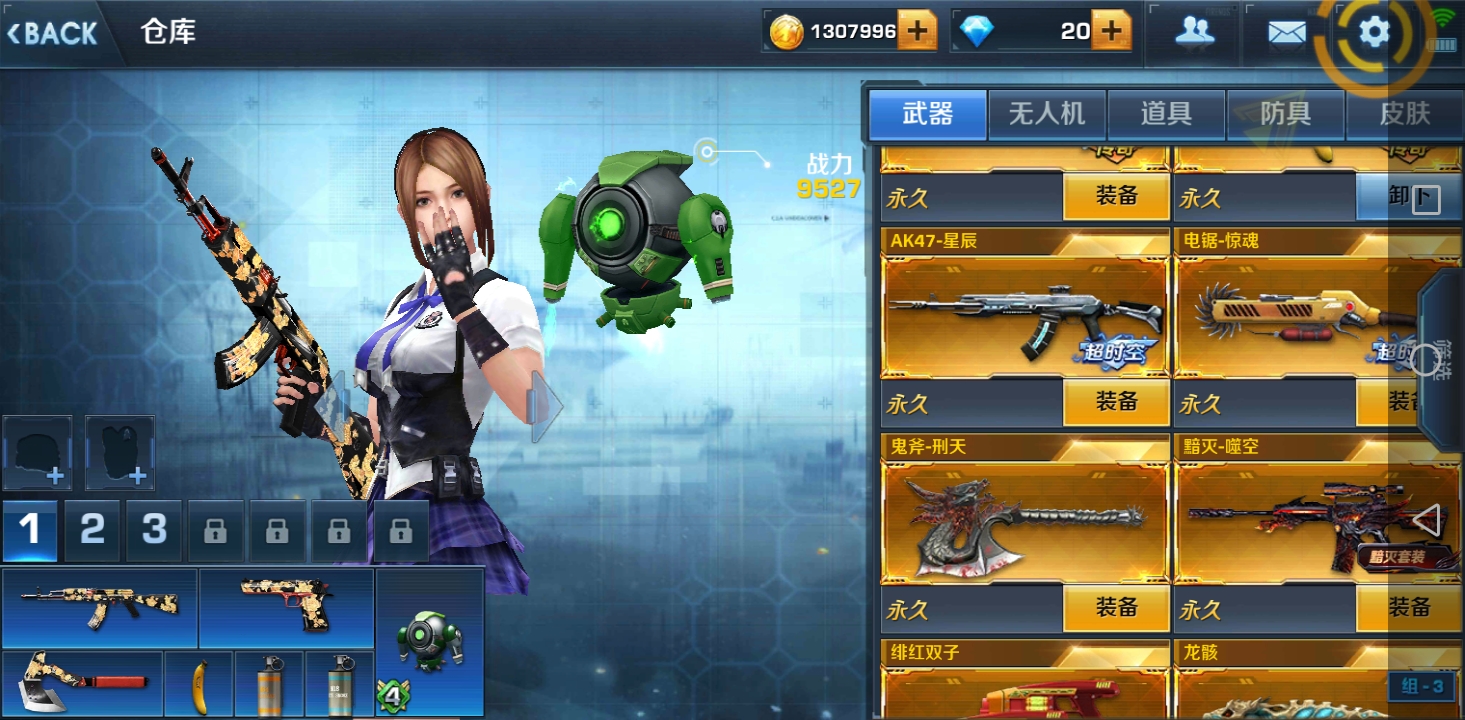Open the settings gear
This screenshot has height=720, width=1465.
pos(1374,33)
